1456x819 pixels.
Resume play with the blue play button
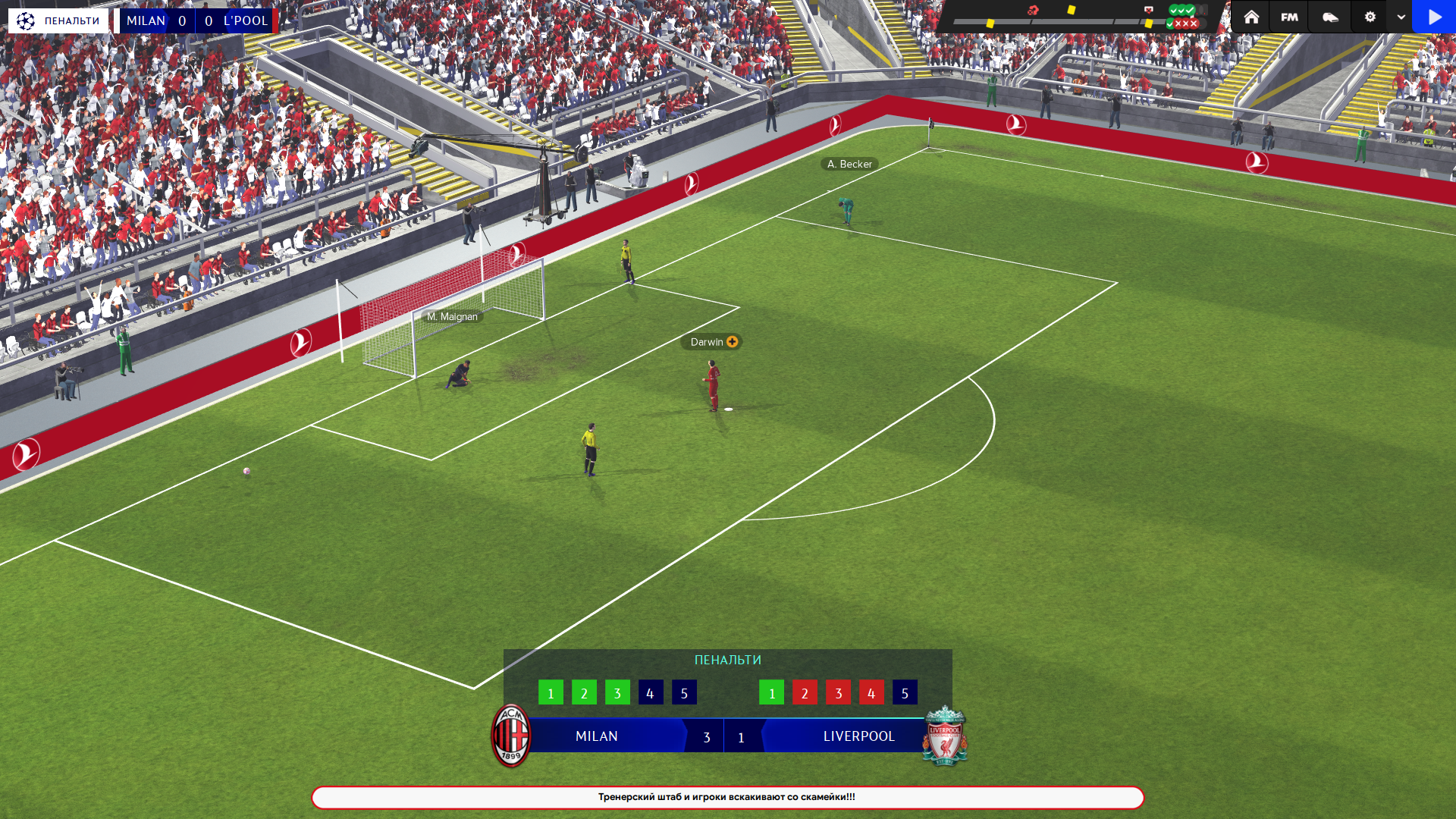[1434, 17]
